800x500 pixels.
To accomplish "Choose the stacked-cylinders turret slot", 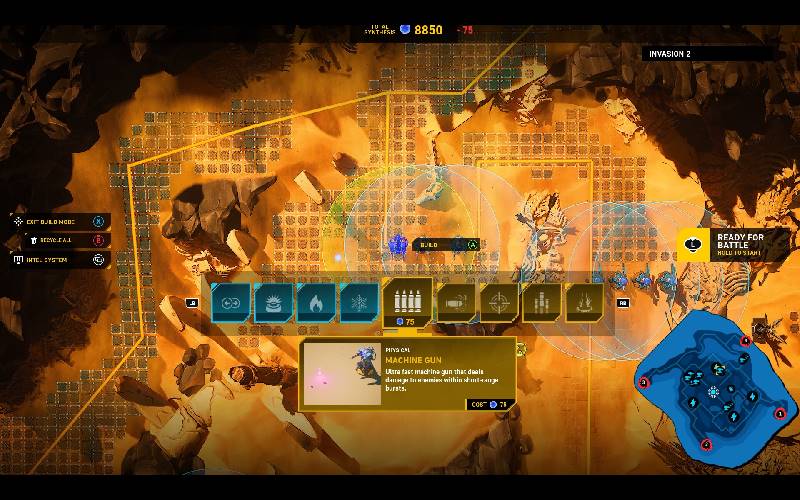I will pyautogui.click(x=542, y=302).
